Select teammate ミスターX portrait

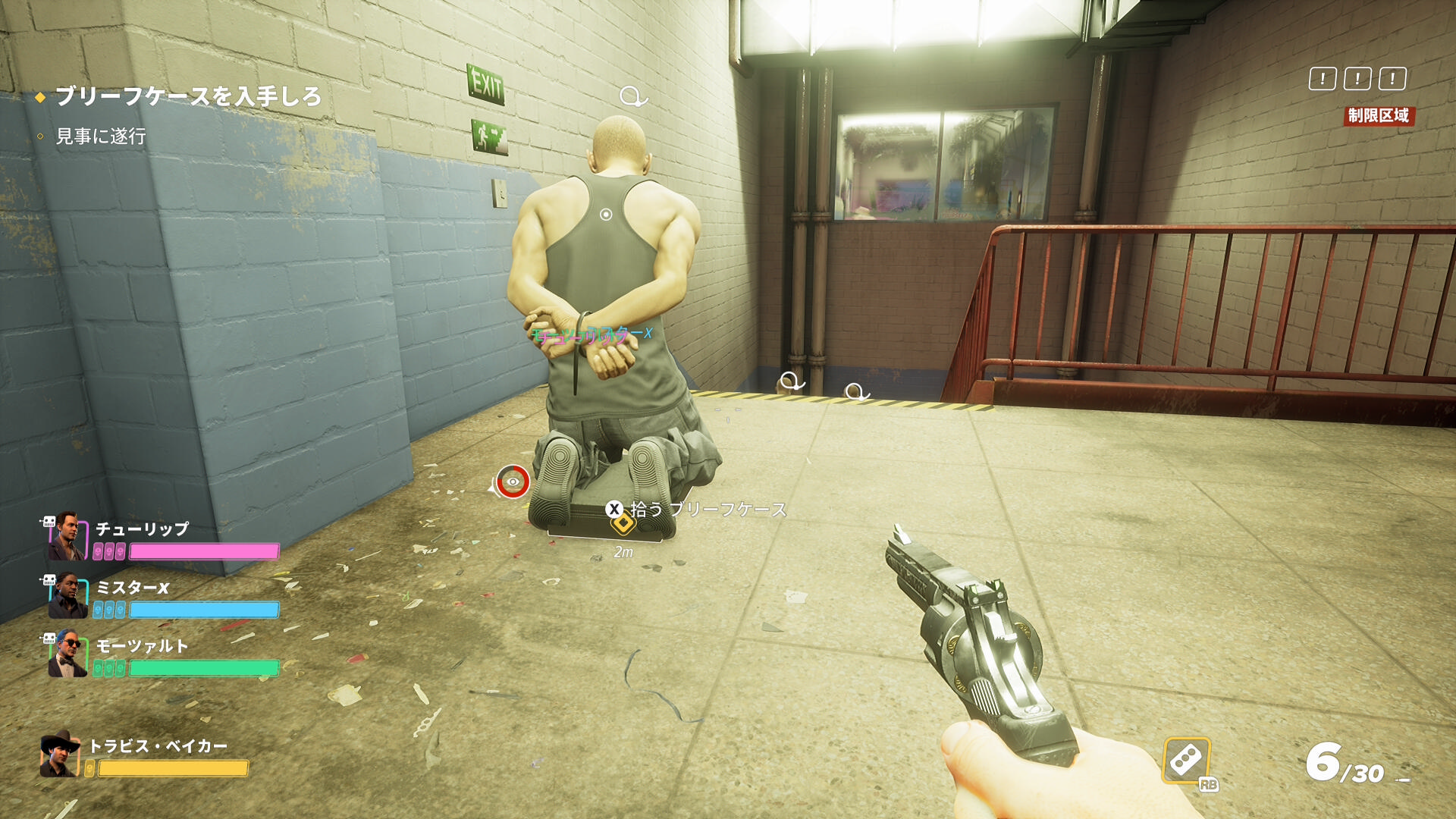(x=66, y=595)
